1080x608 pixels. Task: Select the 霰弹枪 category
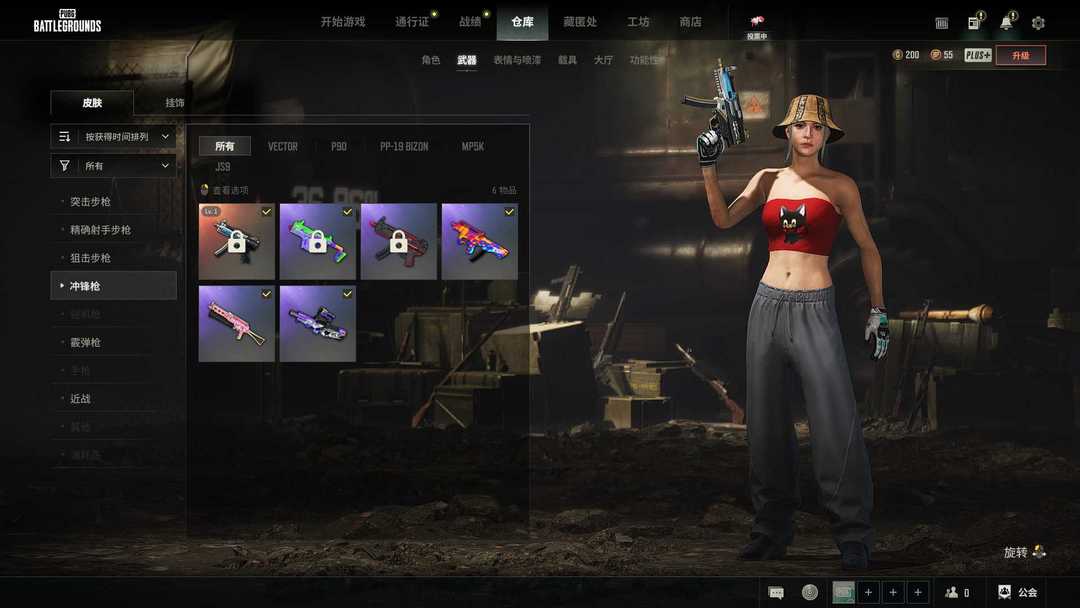(85, 343)
